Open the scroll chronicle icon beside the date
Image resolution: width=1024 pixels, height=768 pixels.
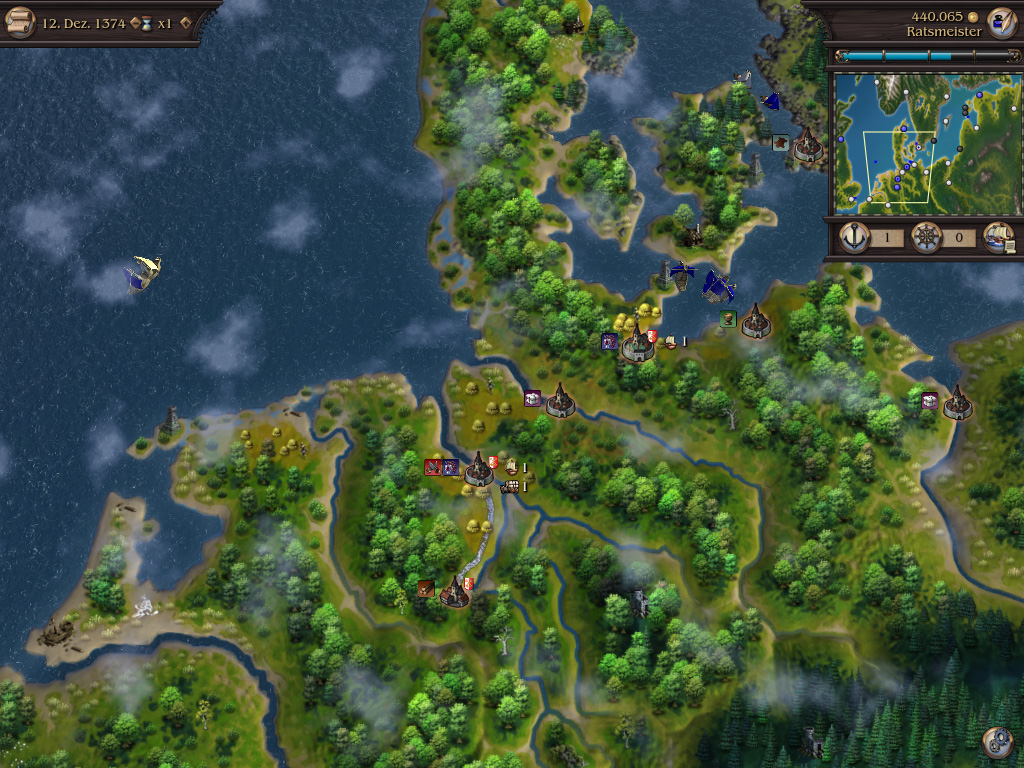pos(19,21)
